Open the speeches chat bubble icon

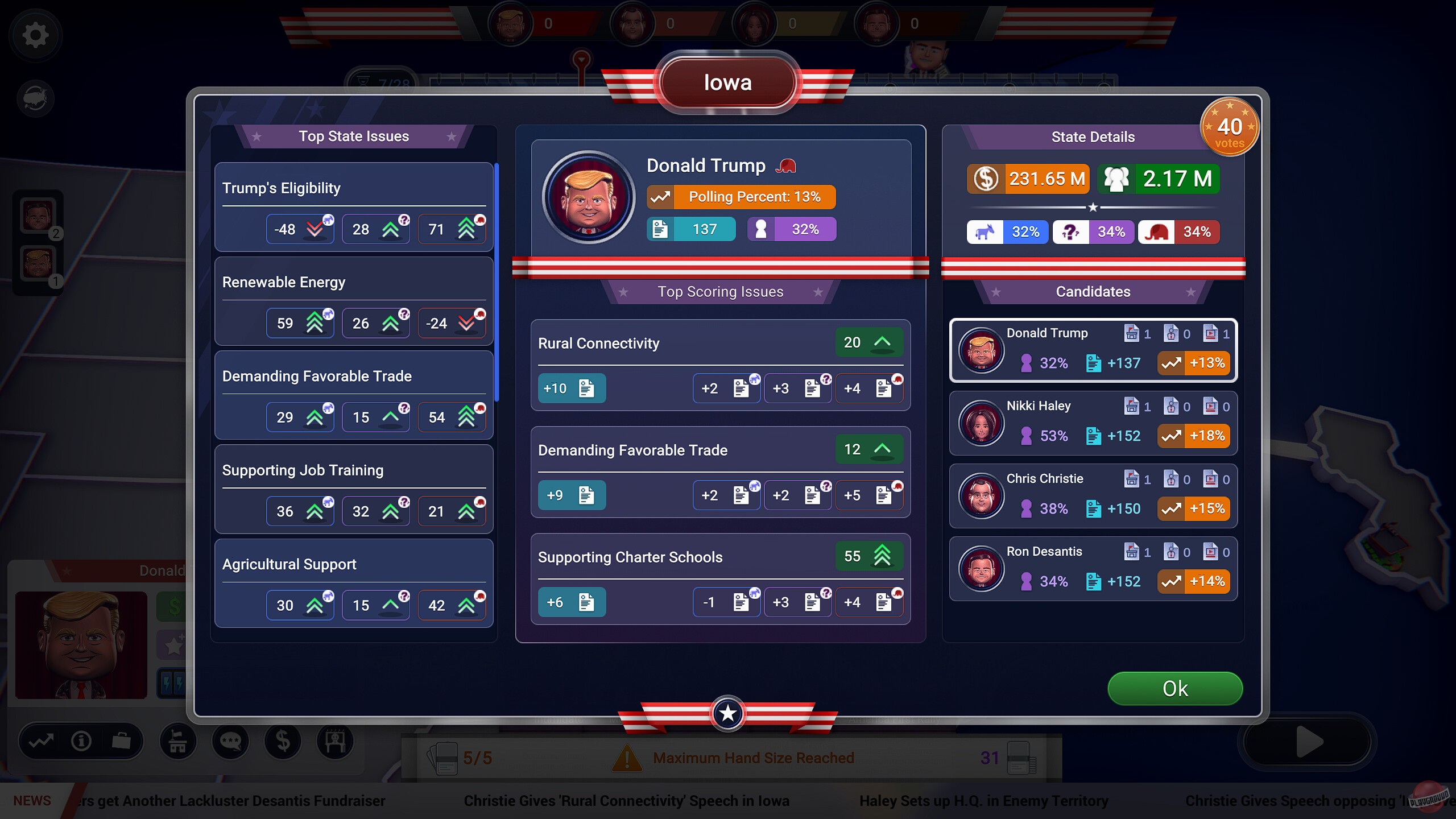click(x=230, y=741)
